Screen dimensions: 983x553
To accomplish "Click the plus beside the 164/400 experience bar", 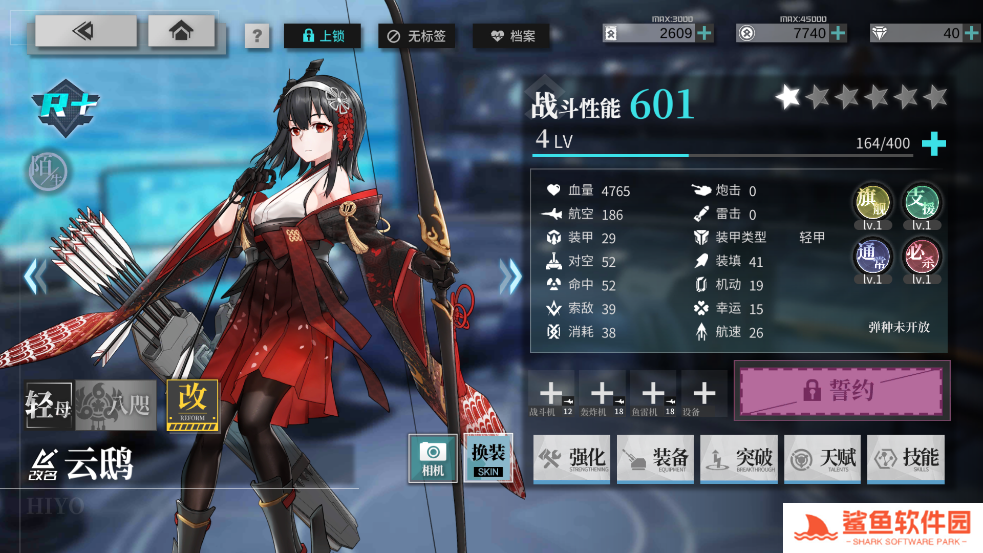I will (x=933, y=144).
